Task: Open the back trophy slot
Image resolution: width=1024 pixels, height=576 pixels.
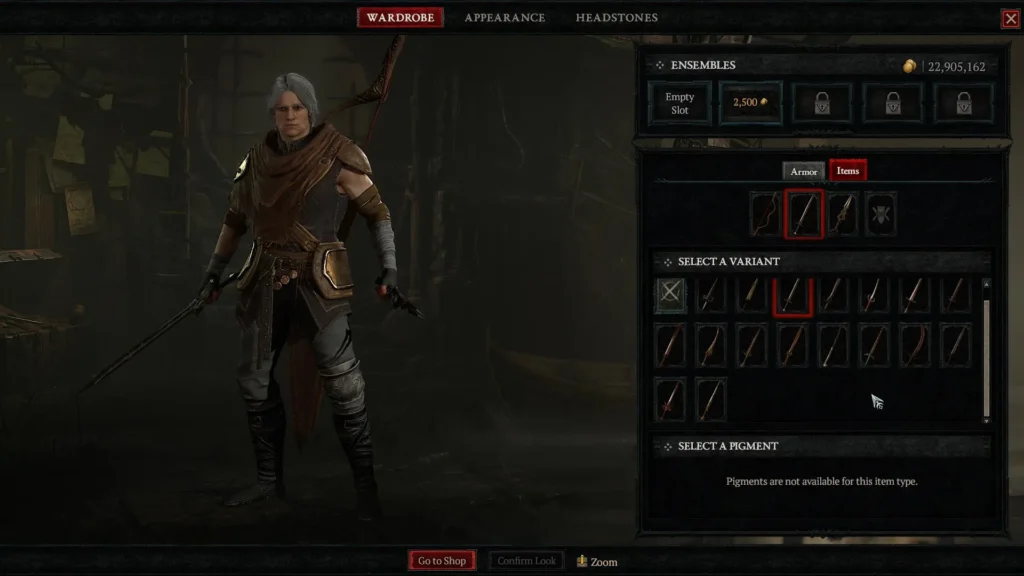Action: coord(880,214)
